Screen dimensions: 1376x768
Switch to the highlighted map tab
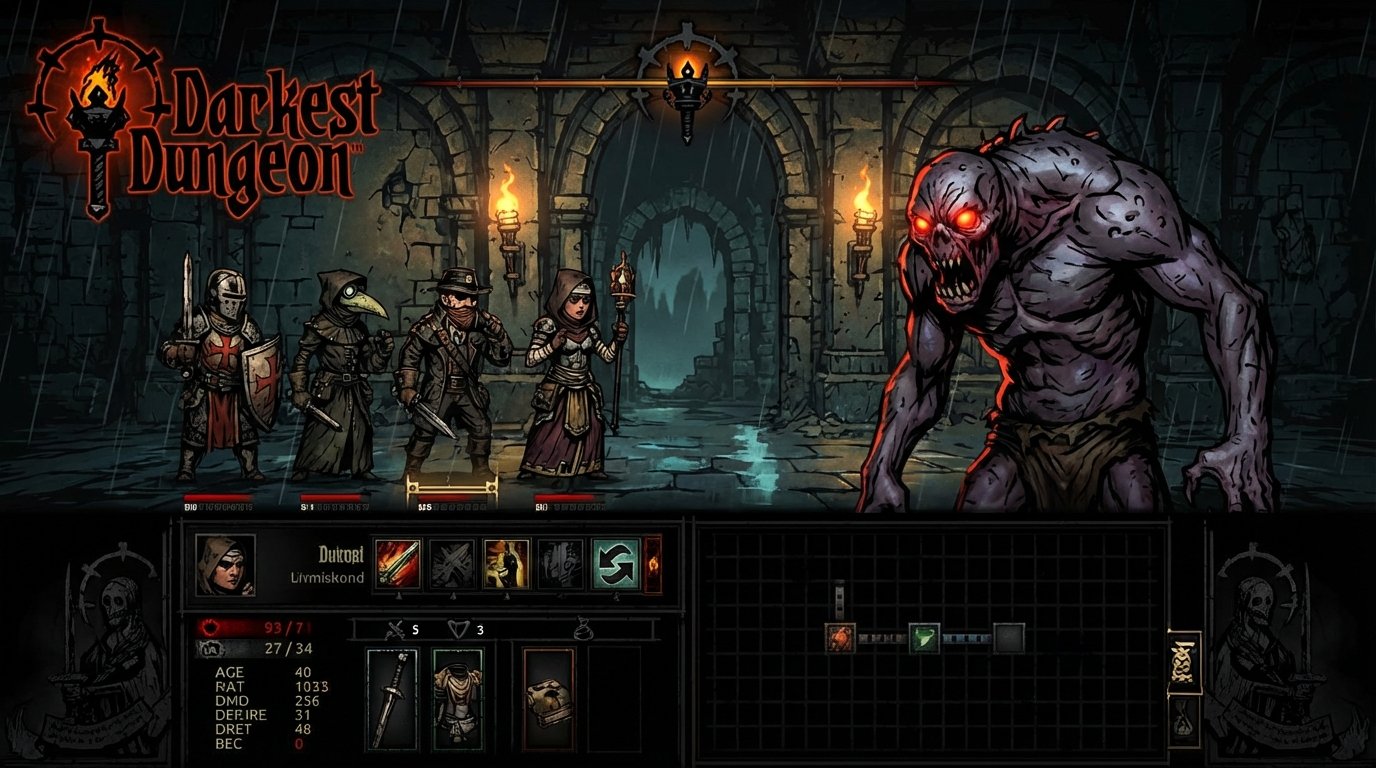(1185, 662)
